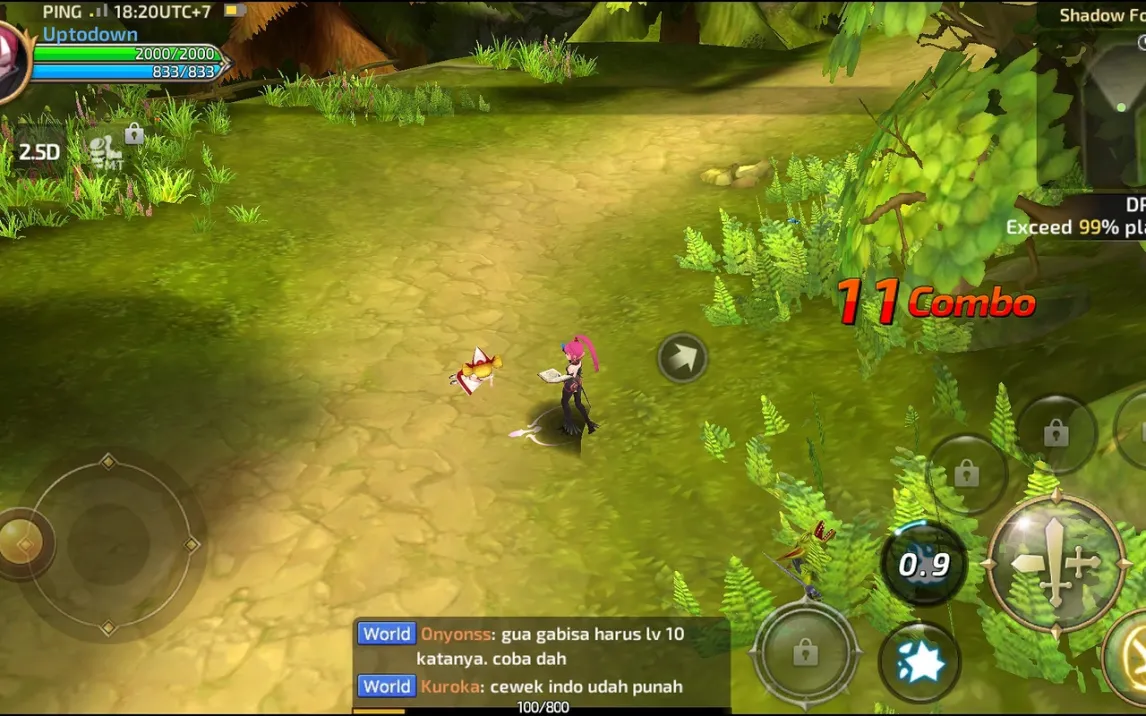The image size is (1146, 716).
Task: Open the World chat box
Action: coord(541,661)
